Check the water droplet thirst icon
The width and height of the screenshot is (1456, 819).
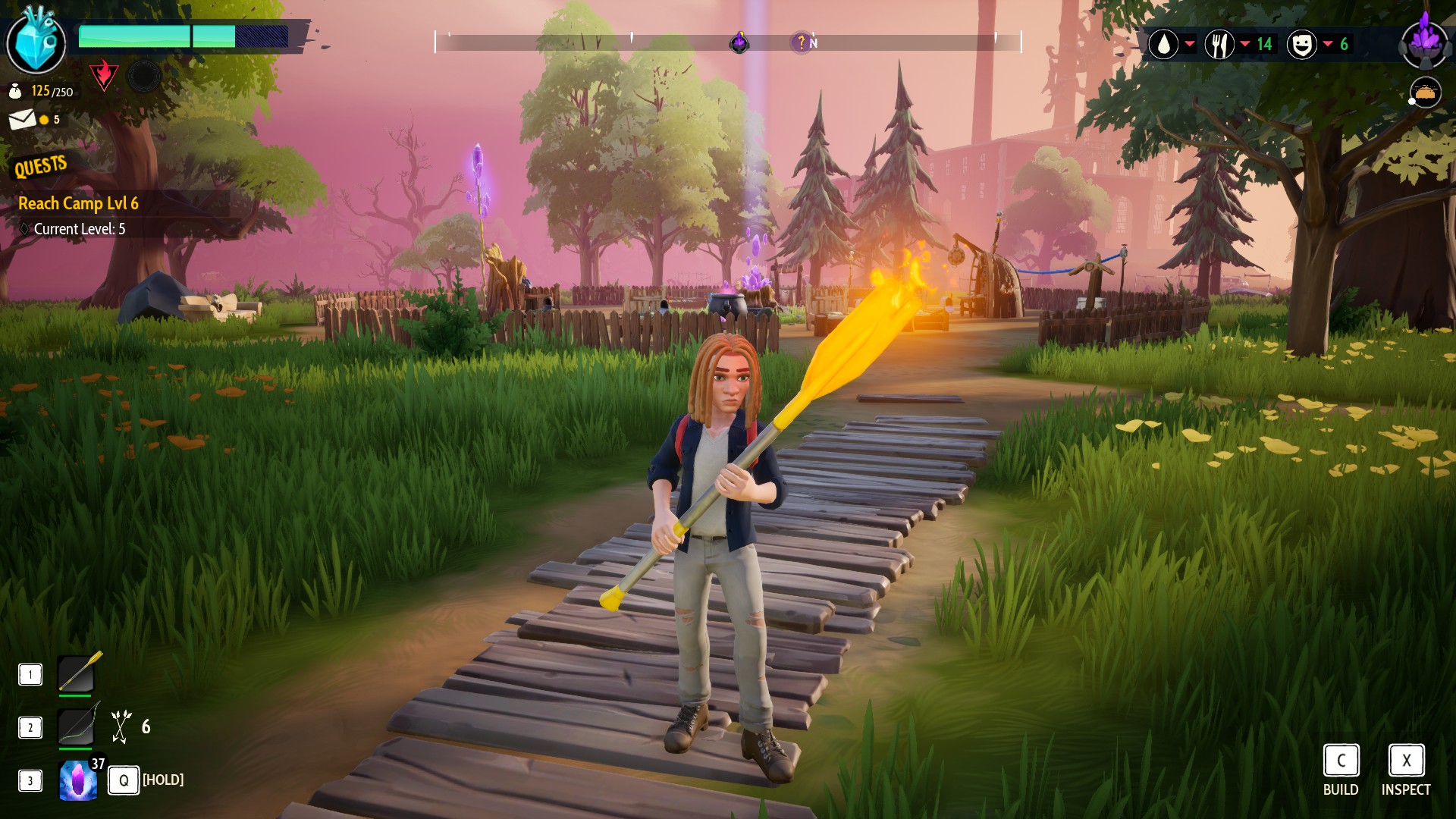pos(1163,44)
